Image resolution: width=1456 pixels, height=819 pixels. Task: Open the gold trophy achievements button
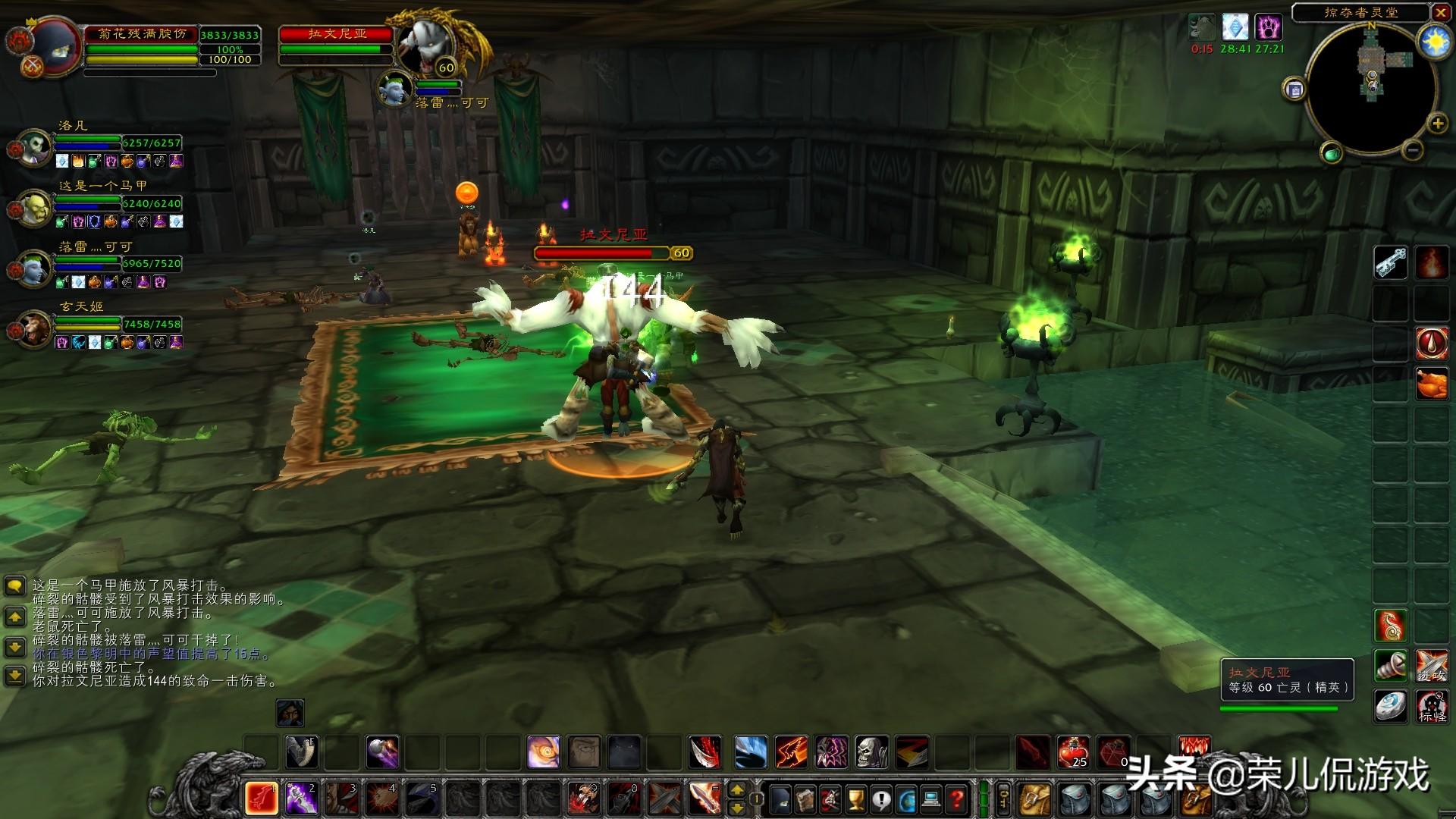tap(856, 799)
